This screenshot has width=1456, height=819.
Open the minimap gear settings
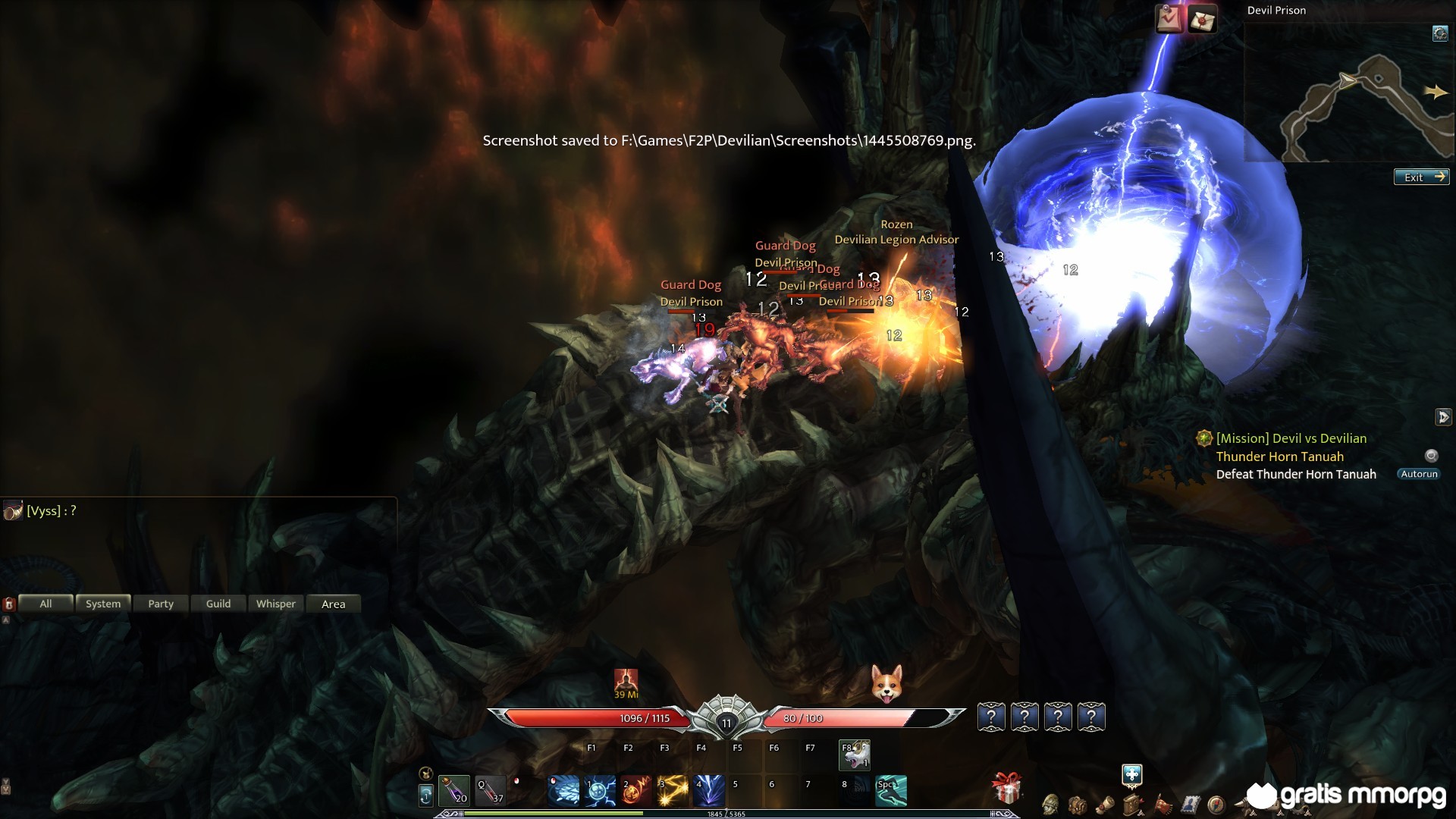pyautogui.click(x=1439, y=33)
